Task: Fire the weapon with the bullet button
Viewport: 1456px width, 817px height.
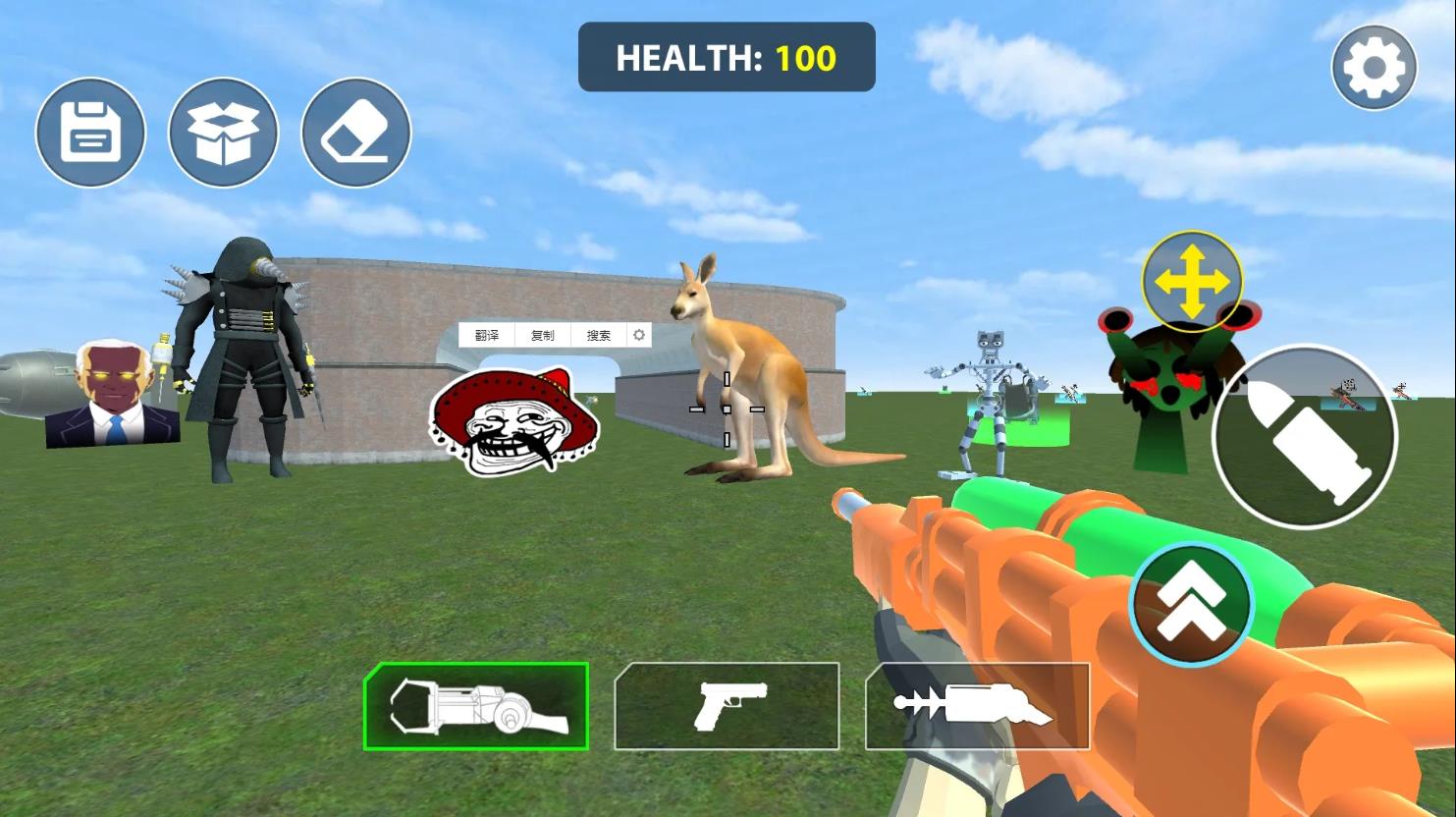Action: 1305,437
